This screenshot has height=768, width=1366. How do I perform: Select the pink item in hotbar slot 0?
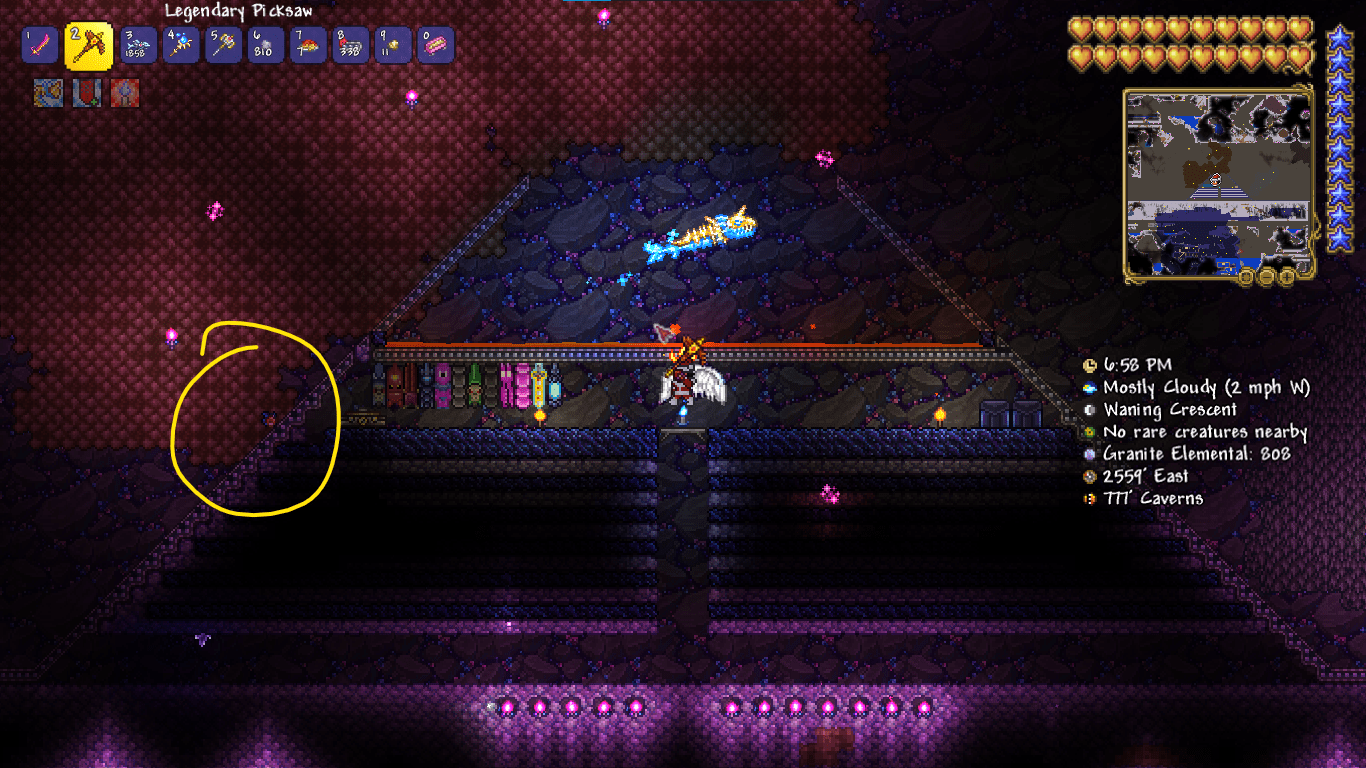point(433,45)
